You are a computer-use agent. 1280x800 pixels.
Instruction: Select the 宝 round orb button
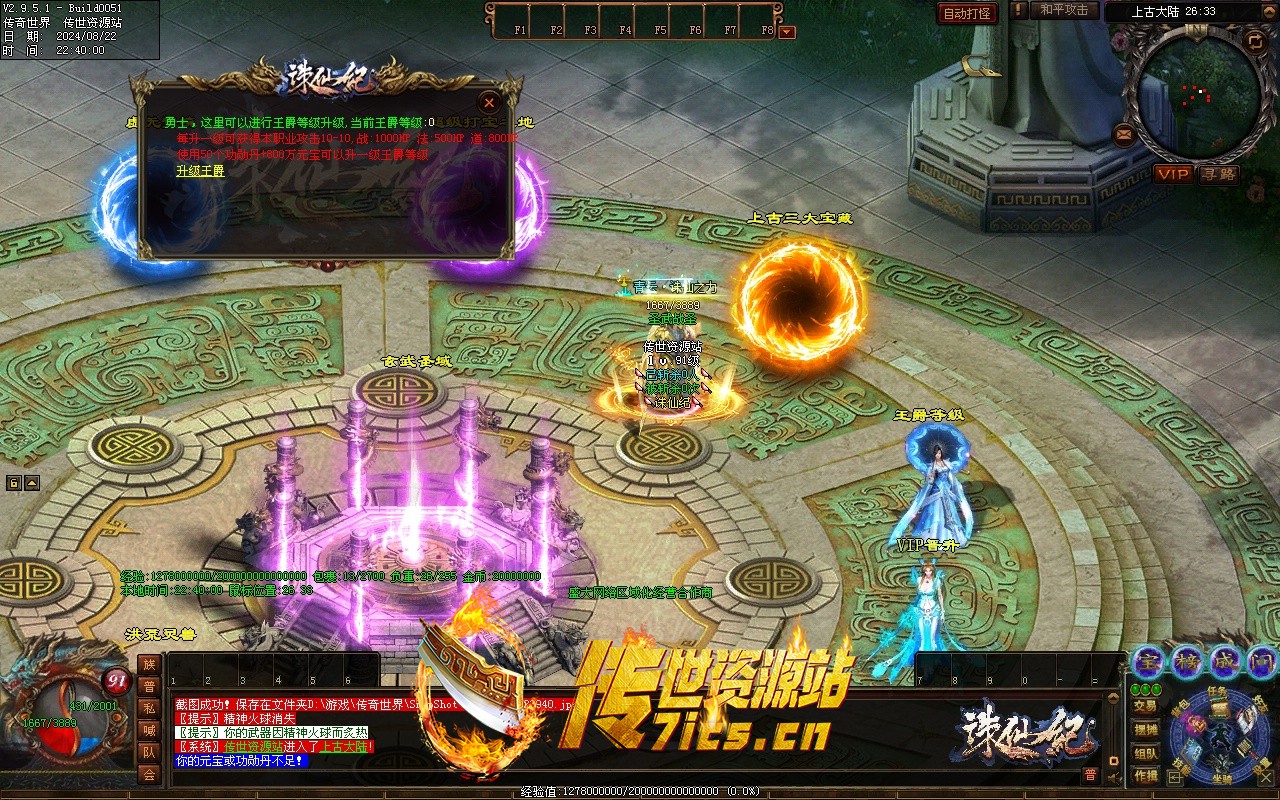tap(1148, 661)
